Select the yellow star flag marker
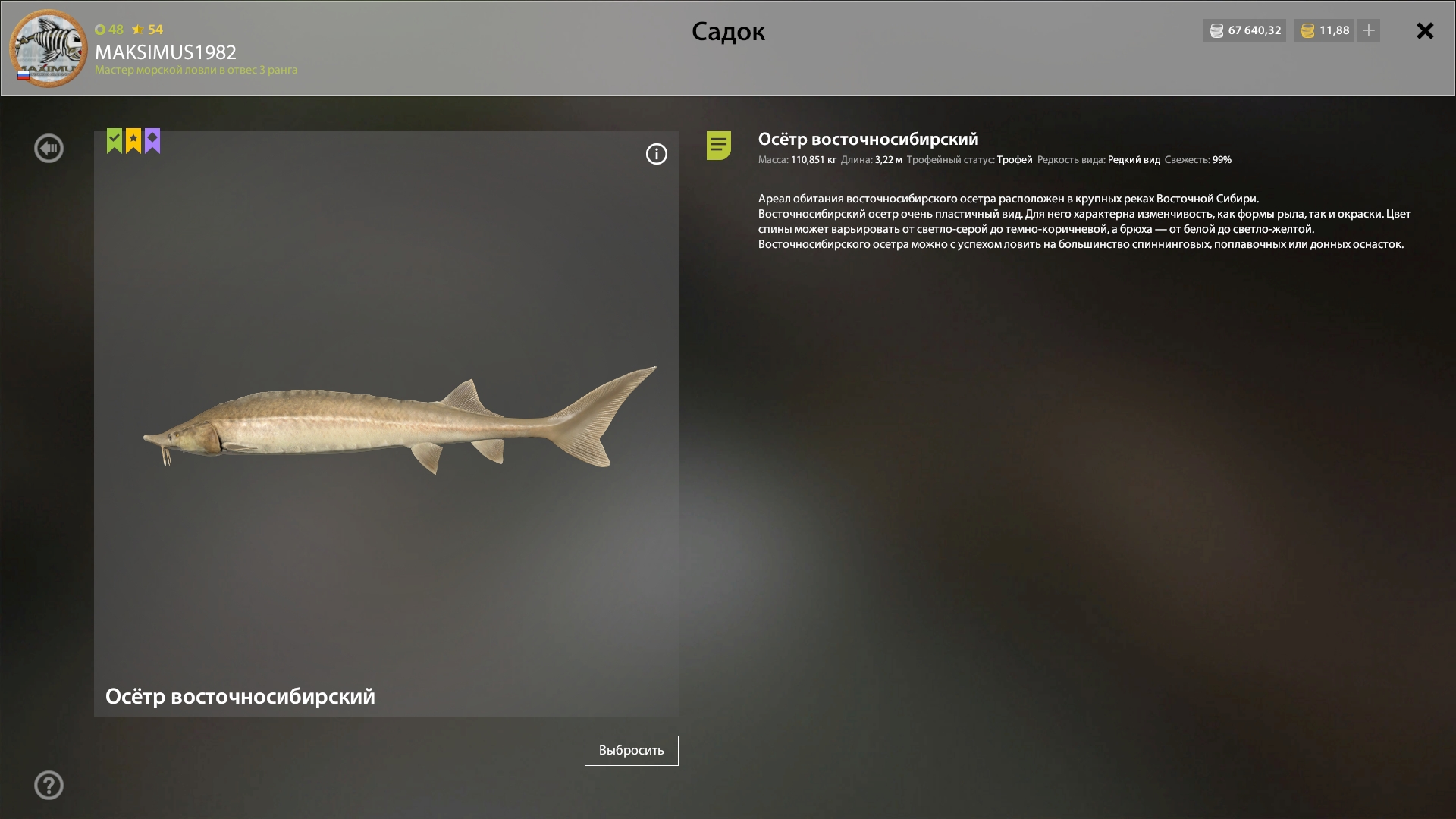Image resolution: width=1456 pixels, height=819 pixels. point(132,140)
